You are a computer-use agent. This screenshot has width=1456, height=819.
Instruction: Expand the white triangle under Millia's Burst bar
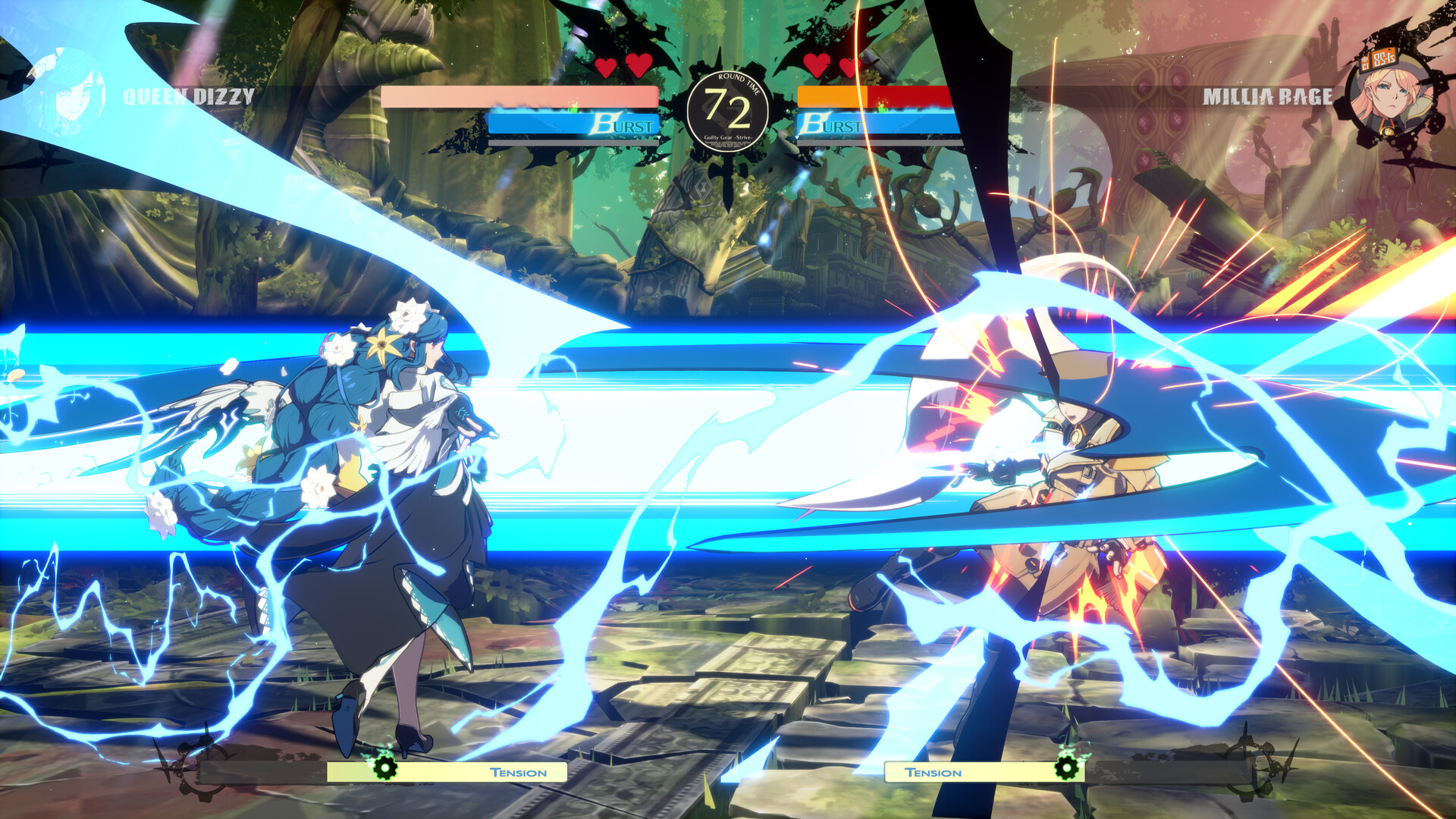795,139
